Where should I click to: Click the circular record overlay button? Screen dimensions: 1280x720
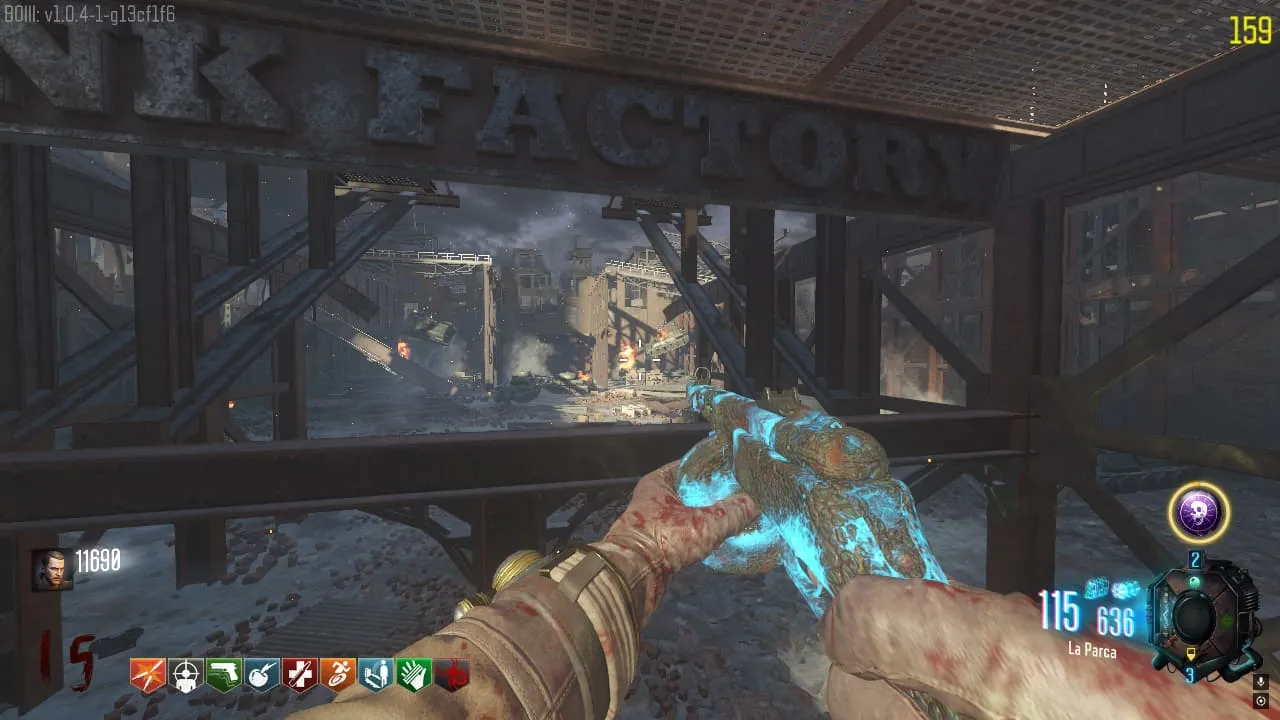tap(1261, 701)
